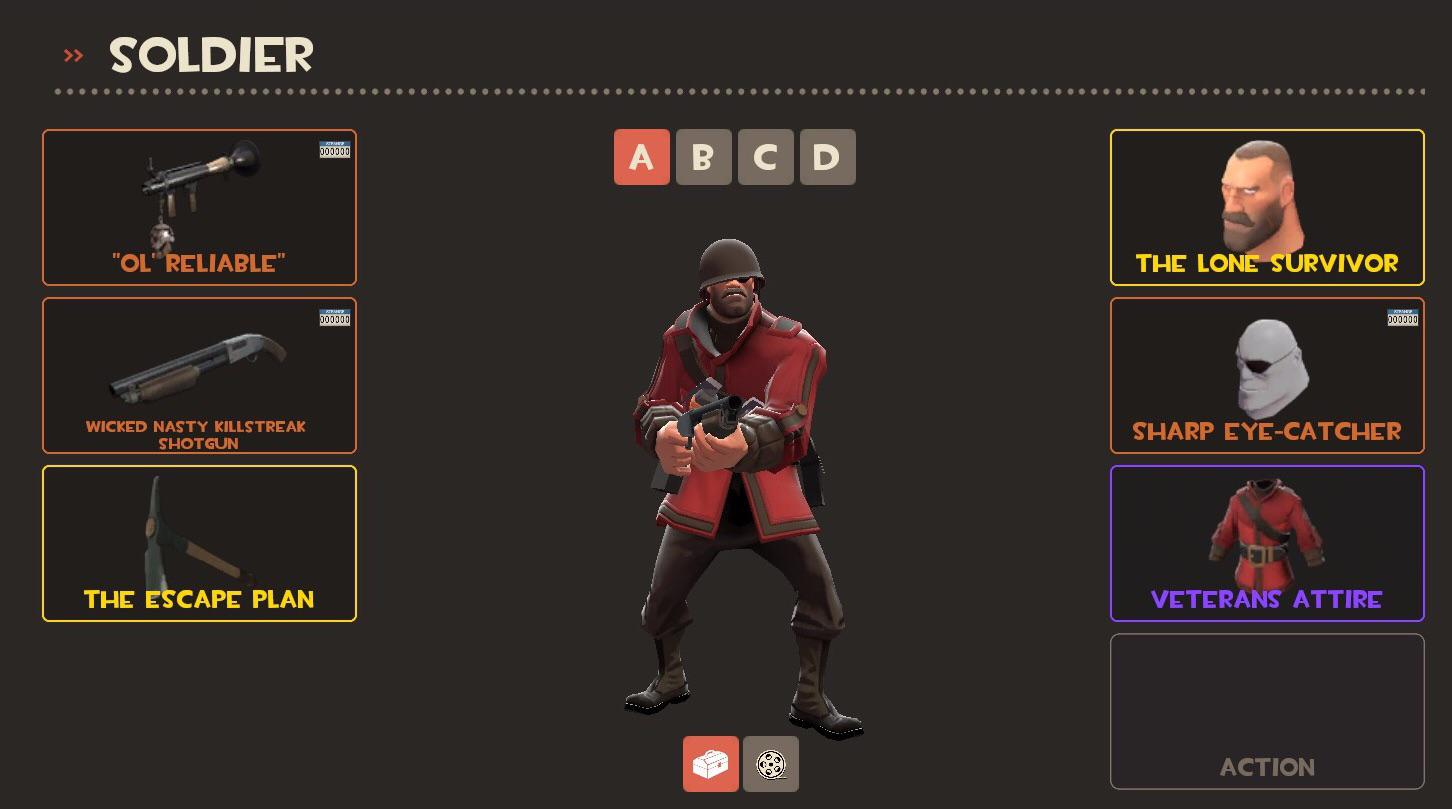Screen dimensions: 1452x809
Task: Switch to loadout preset B
Action: [x=703, y=157]
